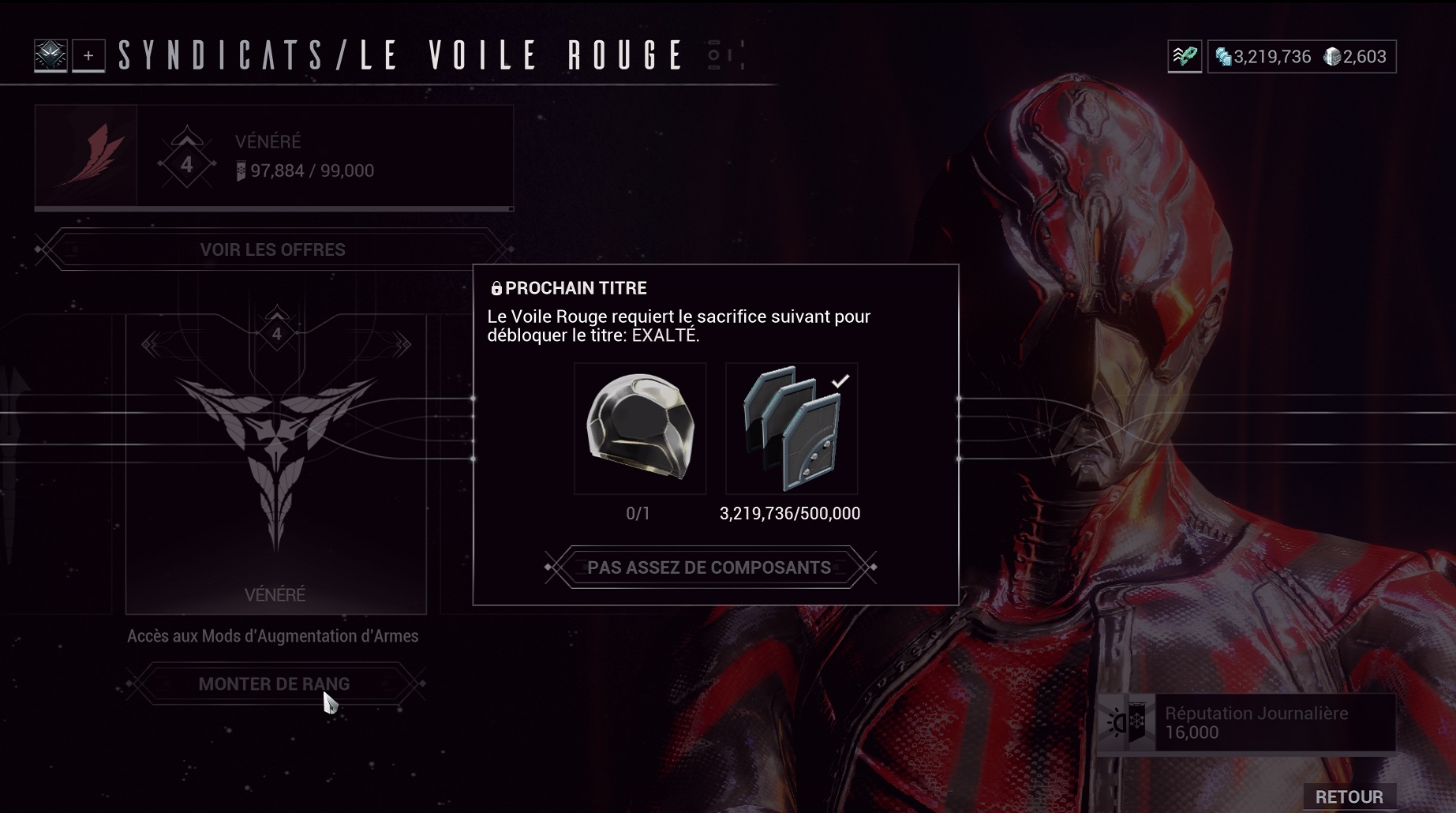The height and width of the screenshot is (813, 1456).
Task: Click the credits and platinum balance box
Action: [x=1301, y=57]
